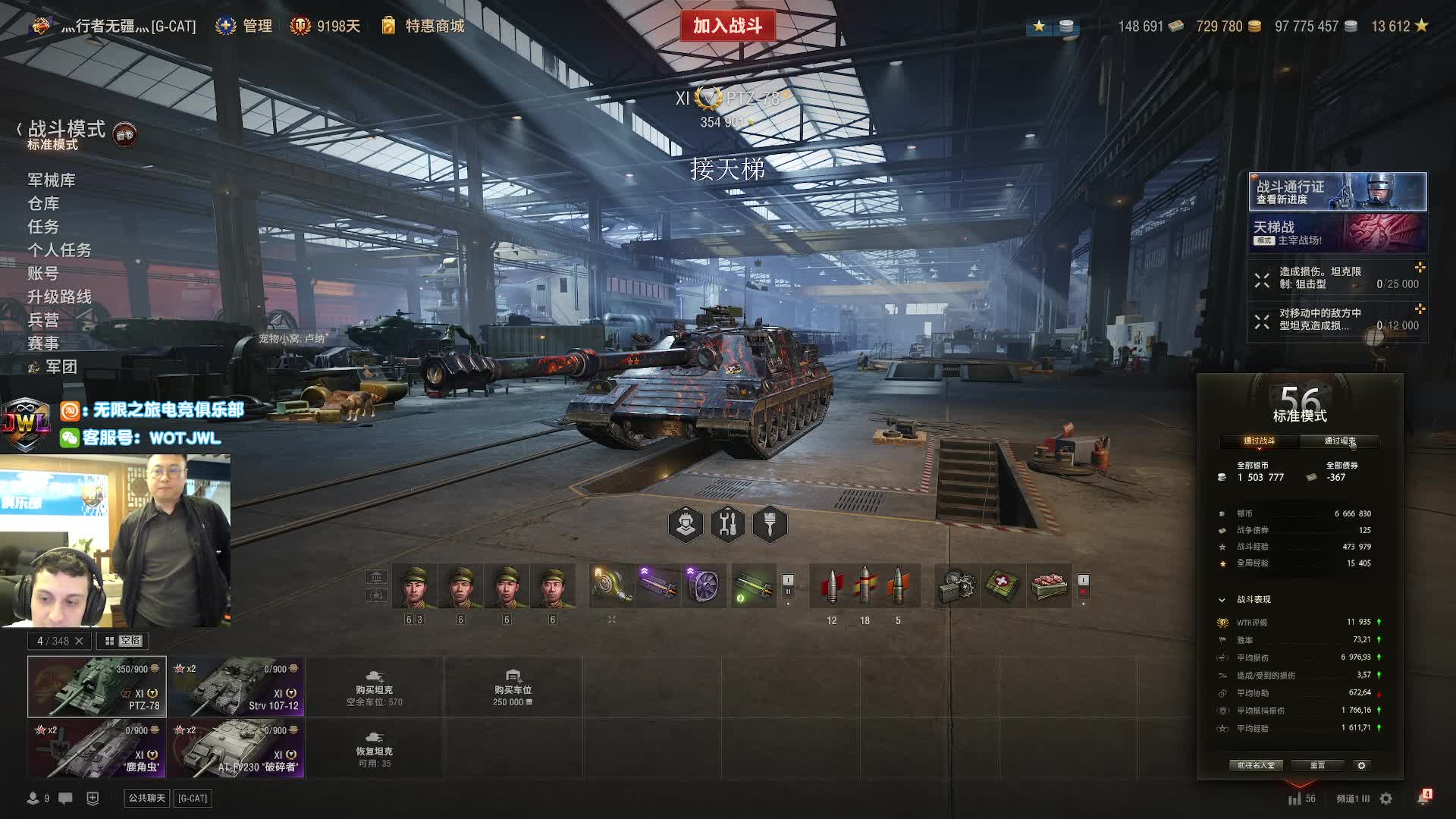Switch to the 通过坦克 stats tab
The height and width of the screenshot is (819, 1456).
tap(1339, 441)
